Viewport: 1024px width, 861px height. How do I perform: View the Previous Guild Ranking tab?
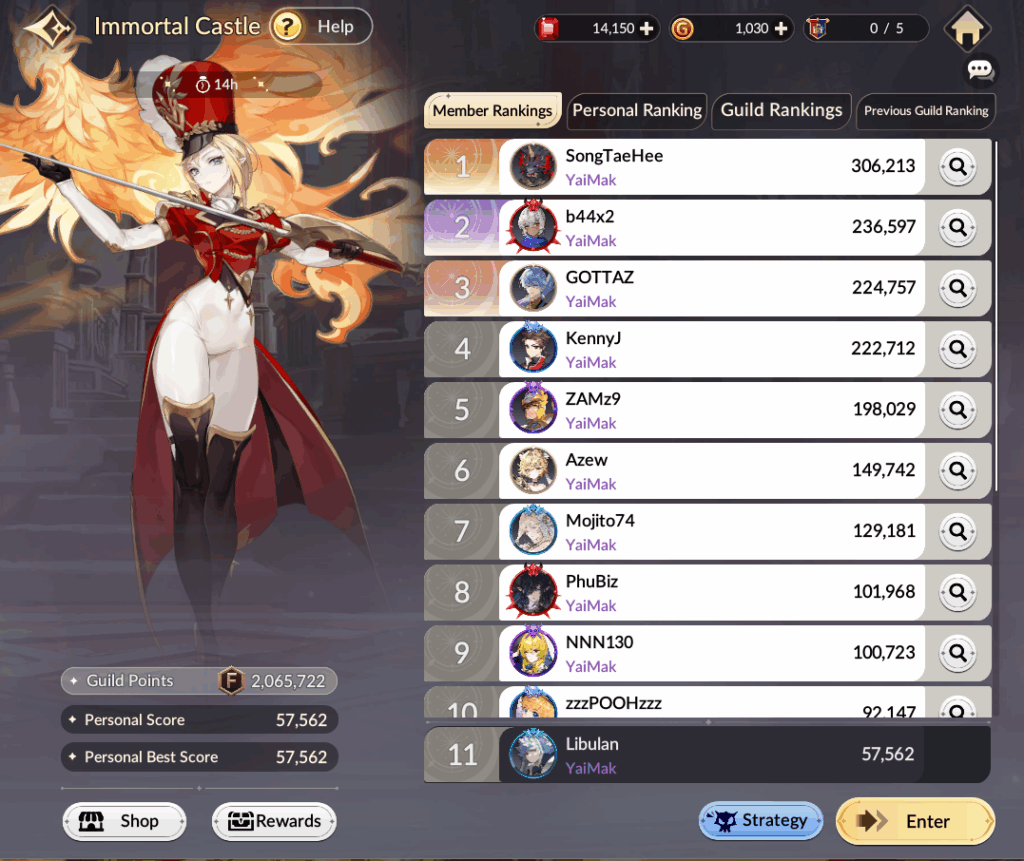pos(926,110)
